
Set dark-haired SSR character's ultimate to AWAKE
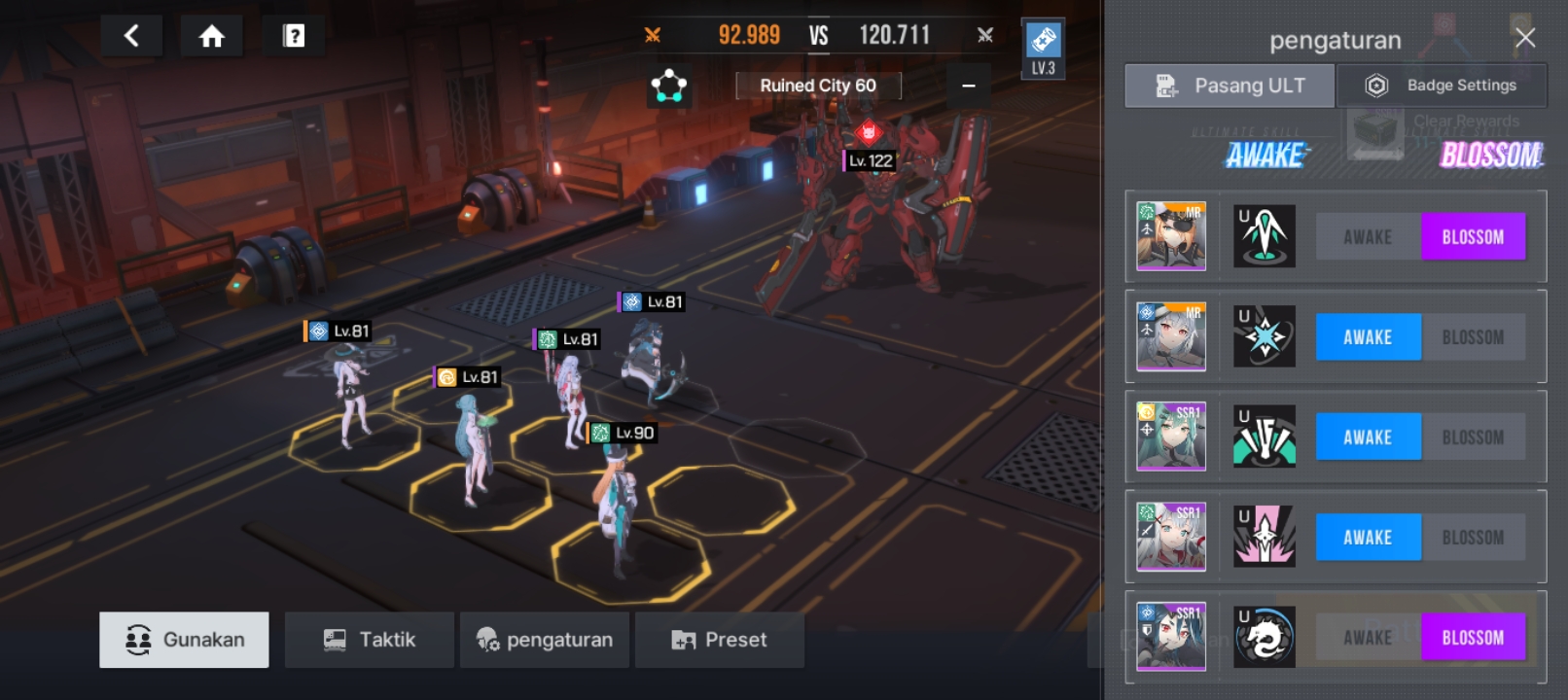[1367, 638]
